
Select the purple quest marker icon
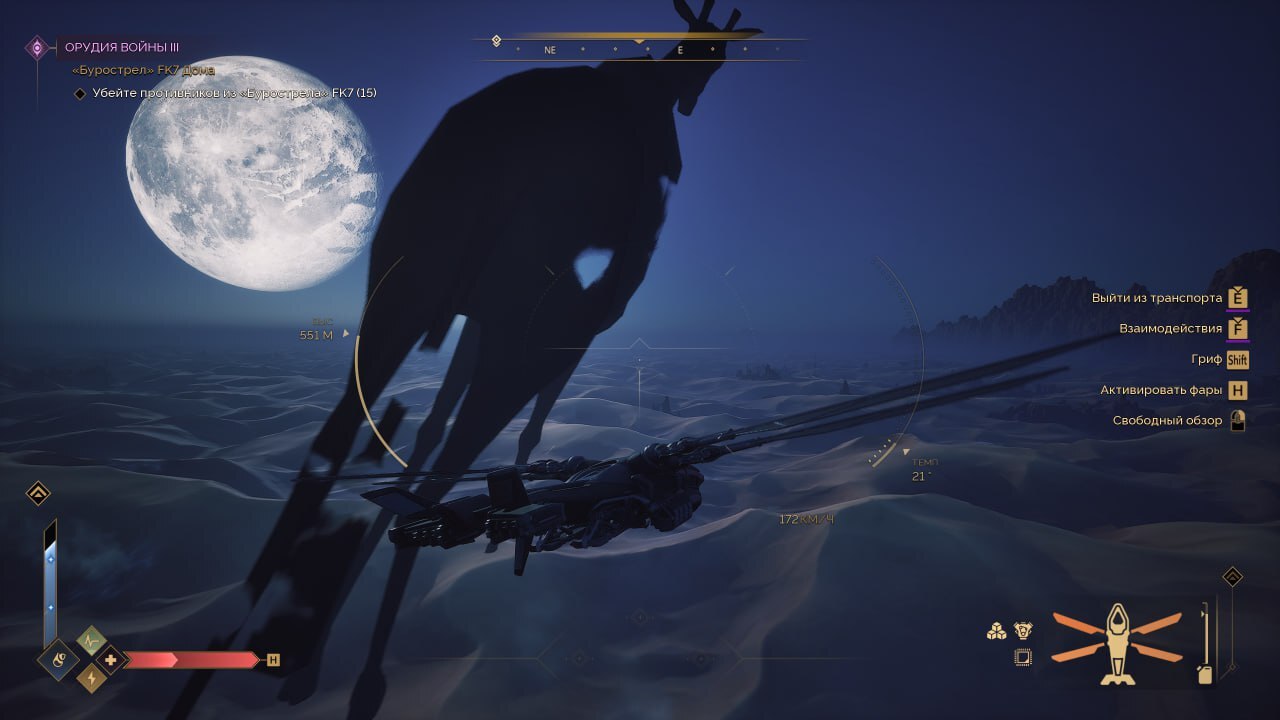(37, 47)
